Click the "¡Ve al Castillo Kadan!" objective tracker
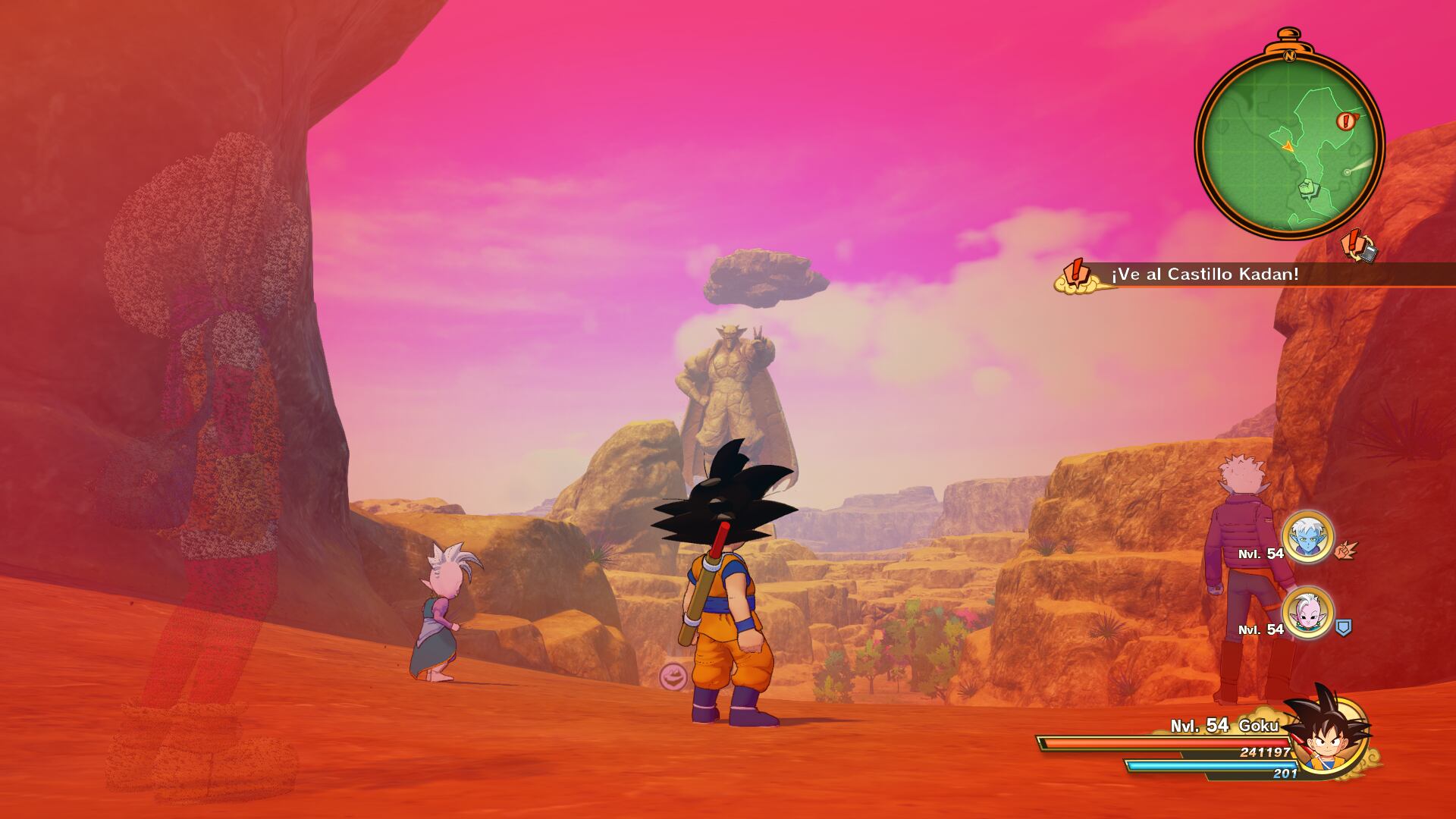The image size is (1456, 819). tap(1206, 275)
